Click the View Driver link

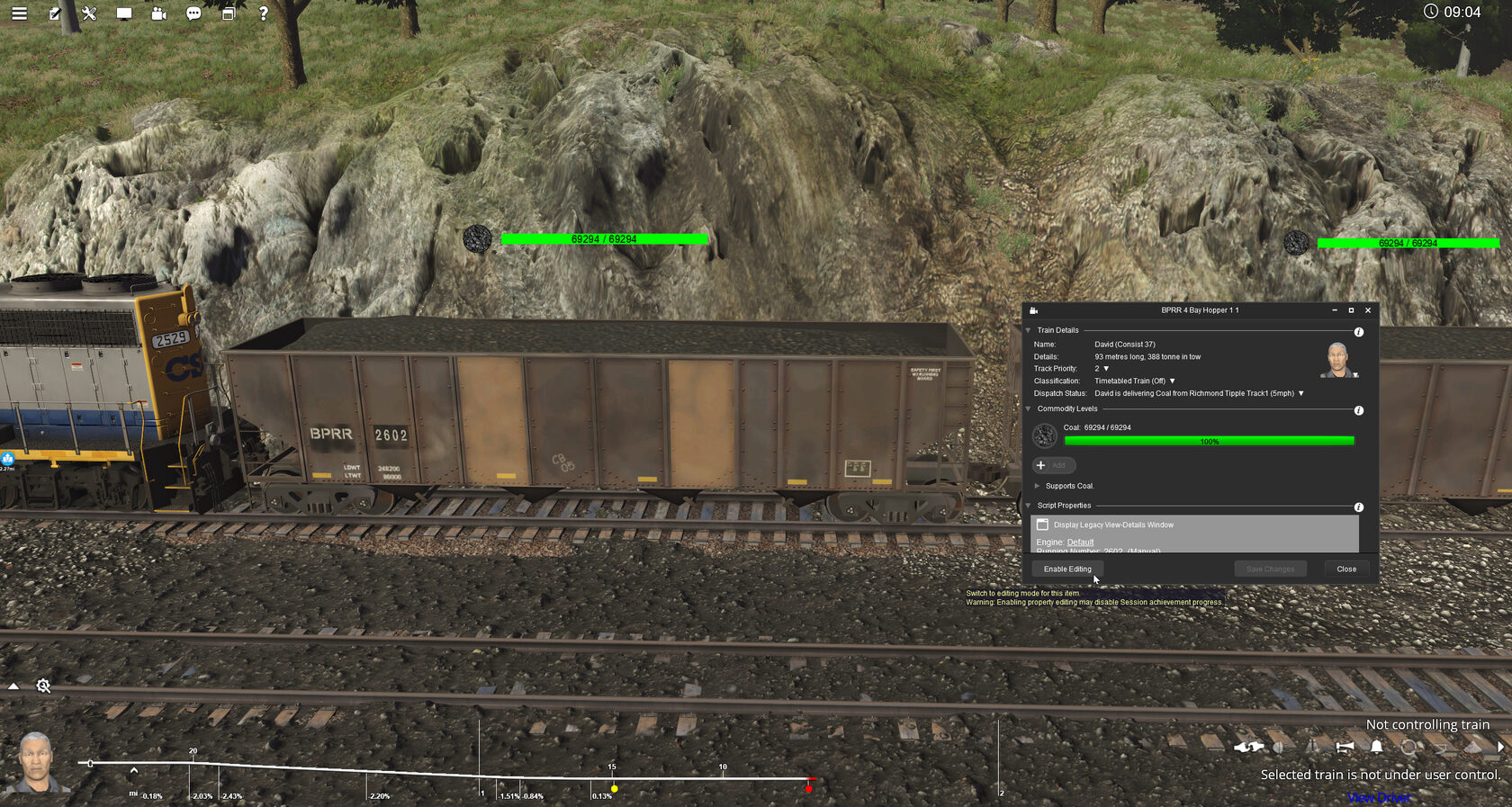pos(1378,796)
